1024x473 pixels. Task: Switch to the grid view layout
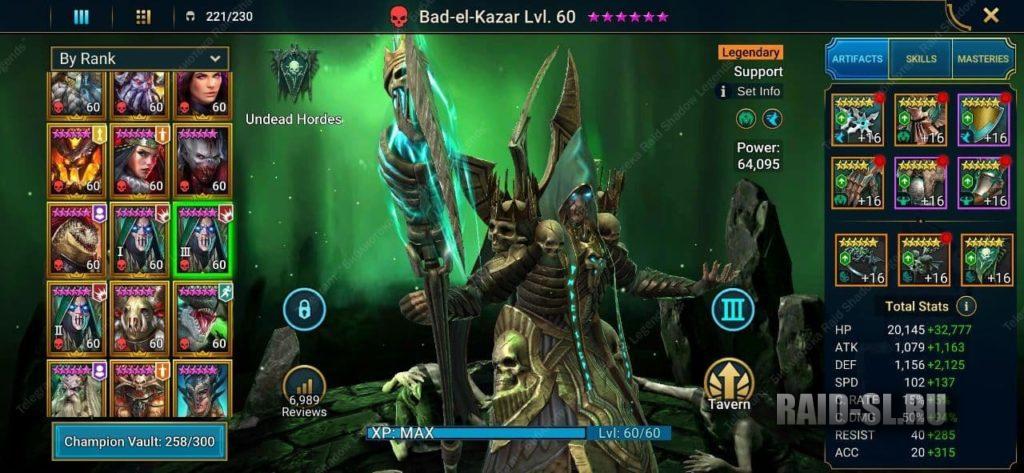point(142,16)
